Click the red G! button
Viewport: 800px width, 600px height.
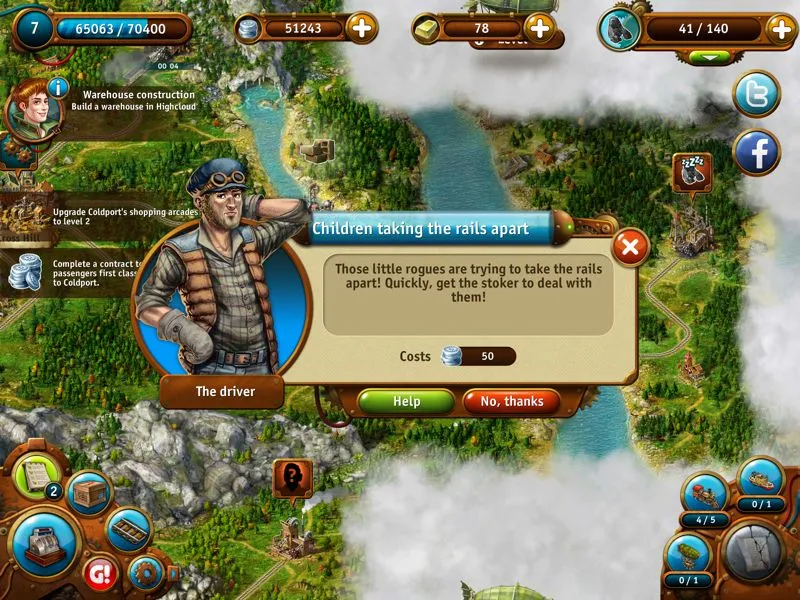point(101,575)
